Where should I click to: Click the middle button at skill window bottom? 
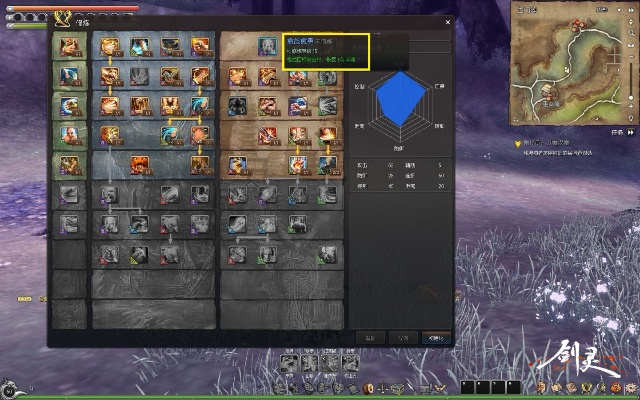click(401, 338)
